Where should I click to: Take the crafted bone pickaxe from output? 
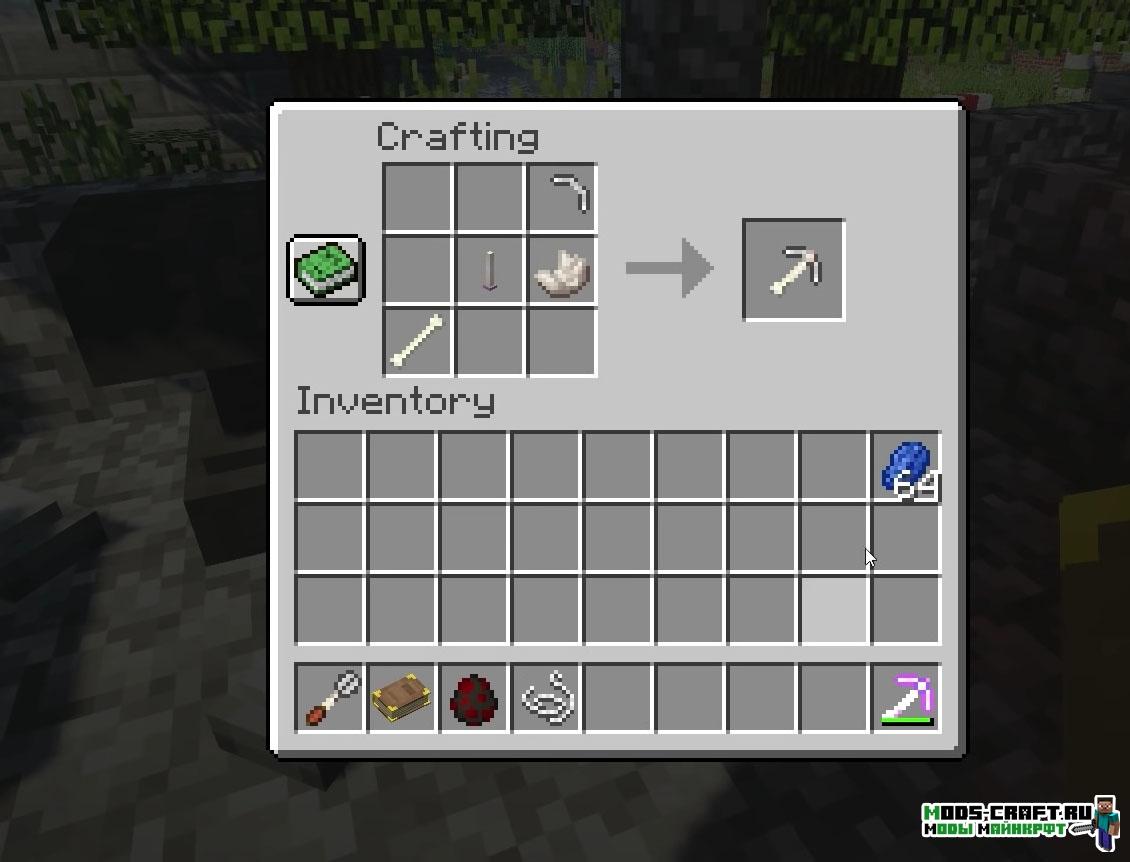point(794,270)
